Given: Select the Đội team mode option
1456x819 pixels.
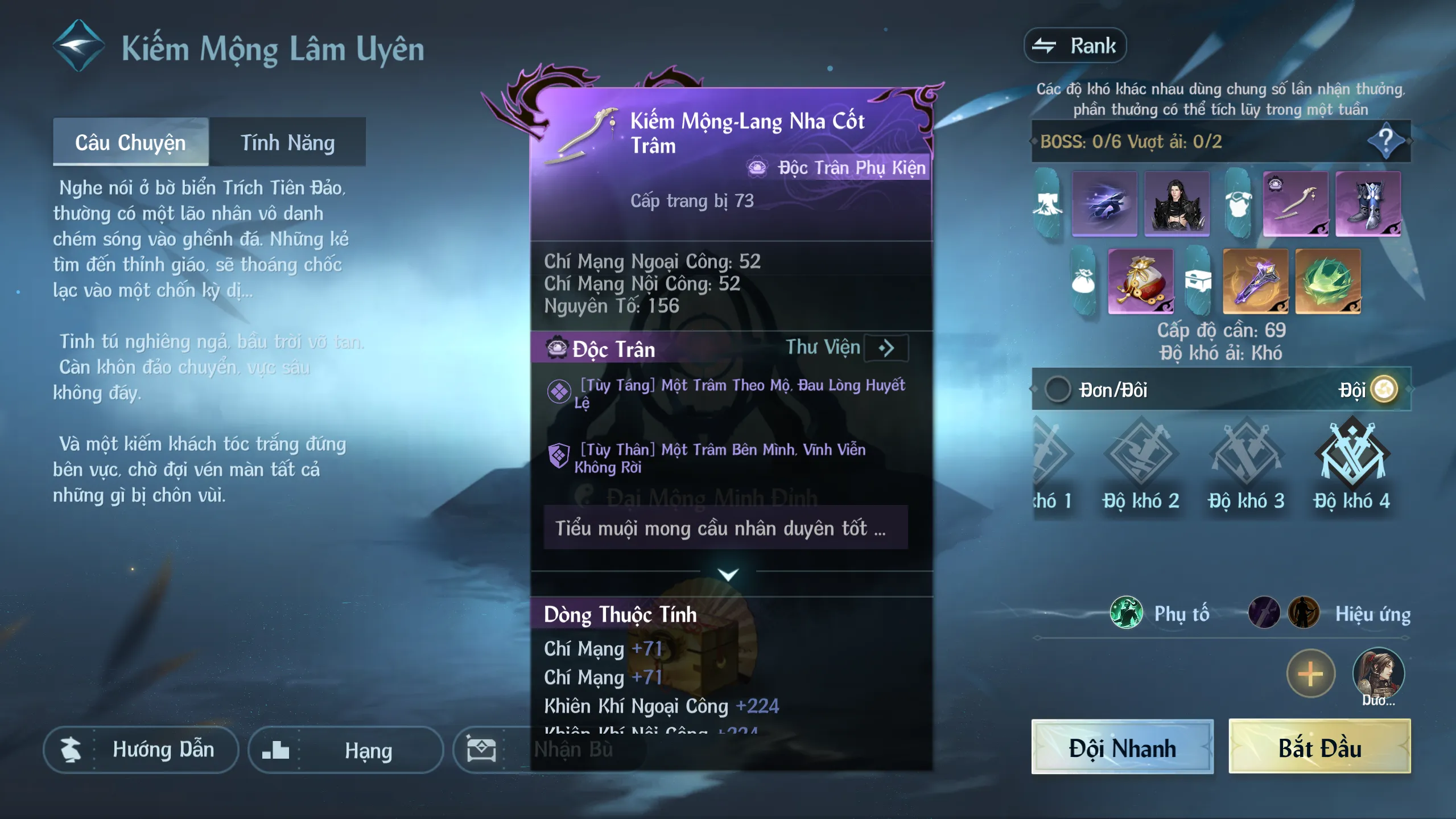Looking at the screenshot, I should (x=1384, y=390).
